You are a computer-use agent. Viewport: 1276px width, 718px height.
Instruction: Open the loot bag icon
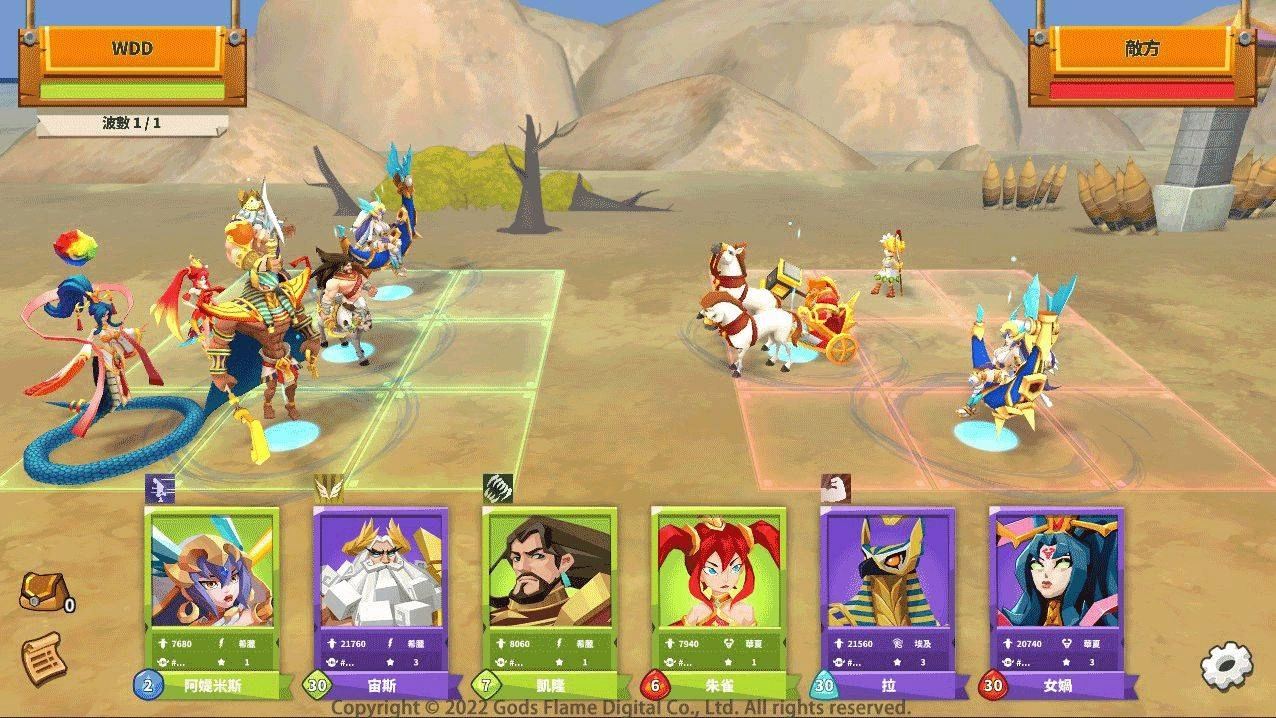pos(41,592)
